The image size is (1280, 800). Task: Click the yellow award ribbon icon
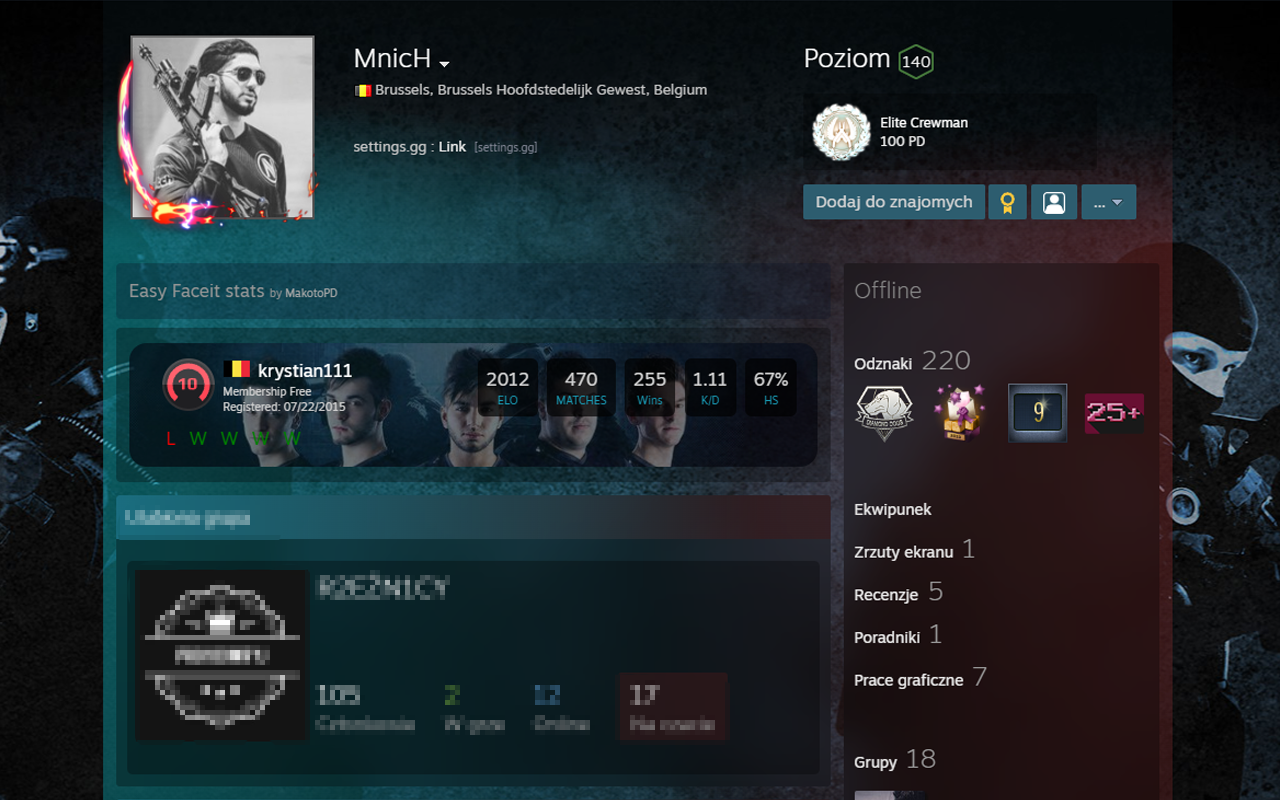point(1007,201)
